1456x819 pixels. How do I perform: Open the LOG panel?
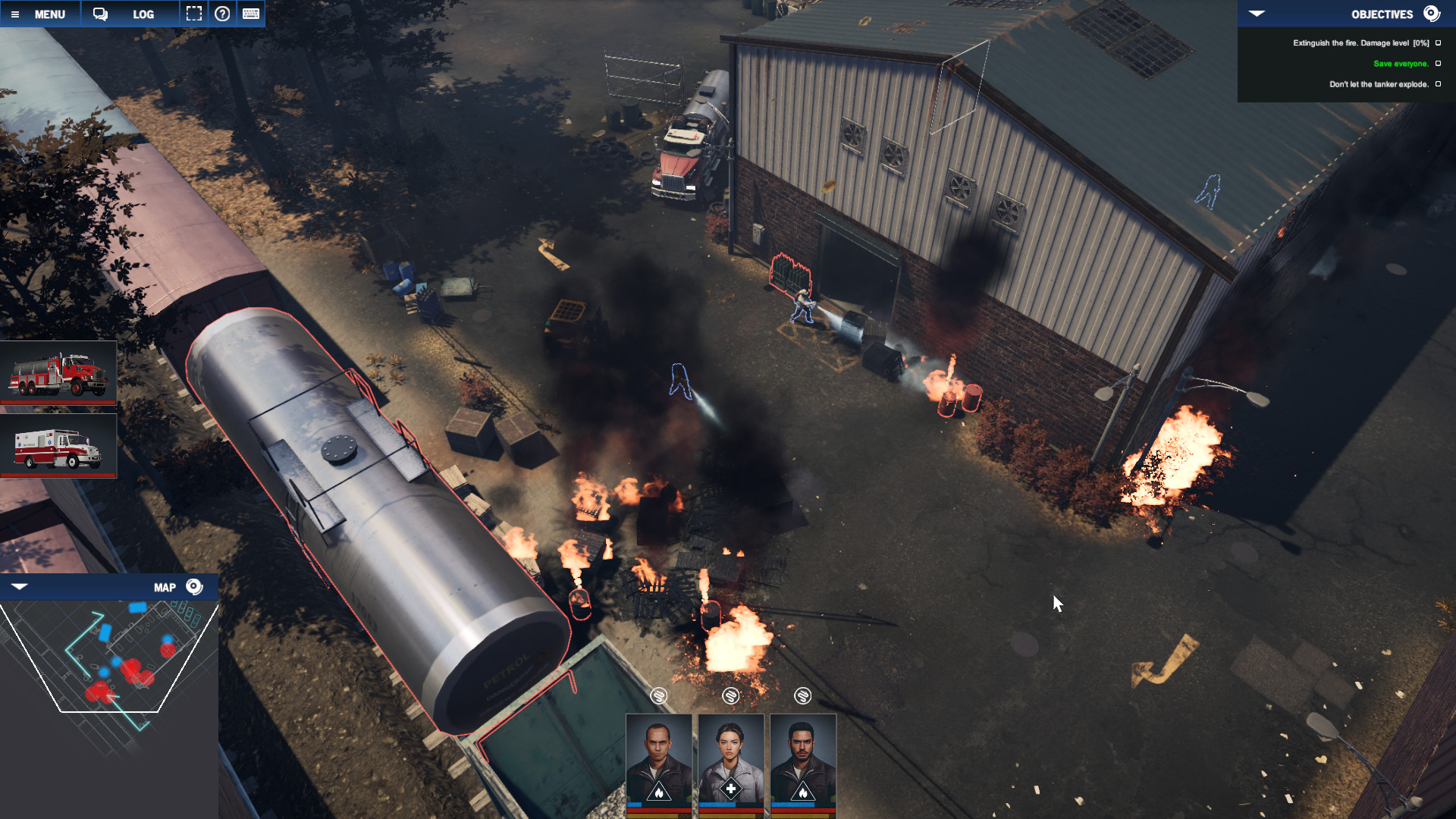pos(143,14)
